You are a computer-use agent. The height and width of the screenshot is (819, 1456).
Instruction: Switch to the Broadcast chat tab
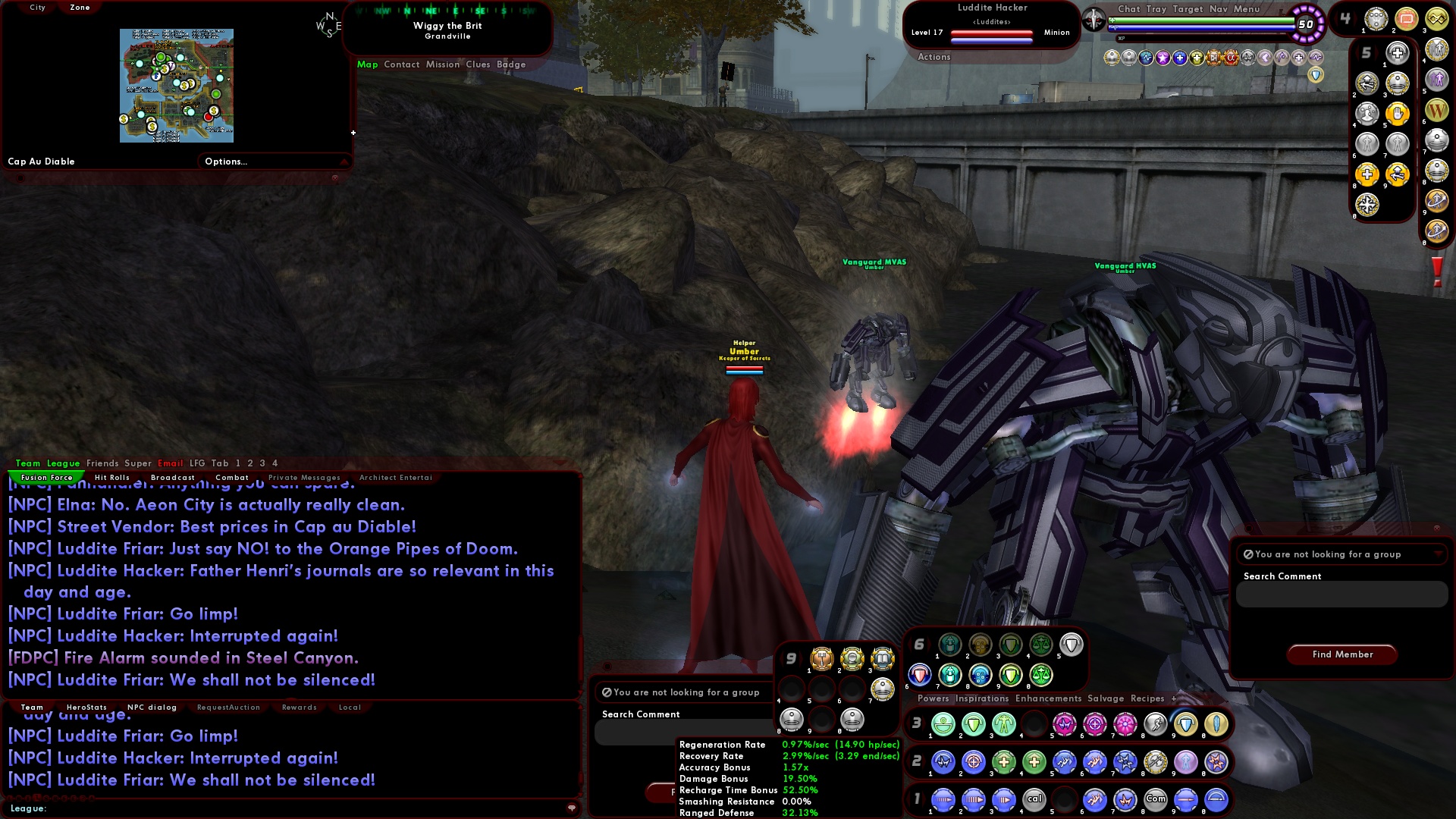173,477
